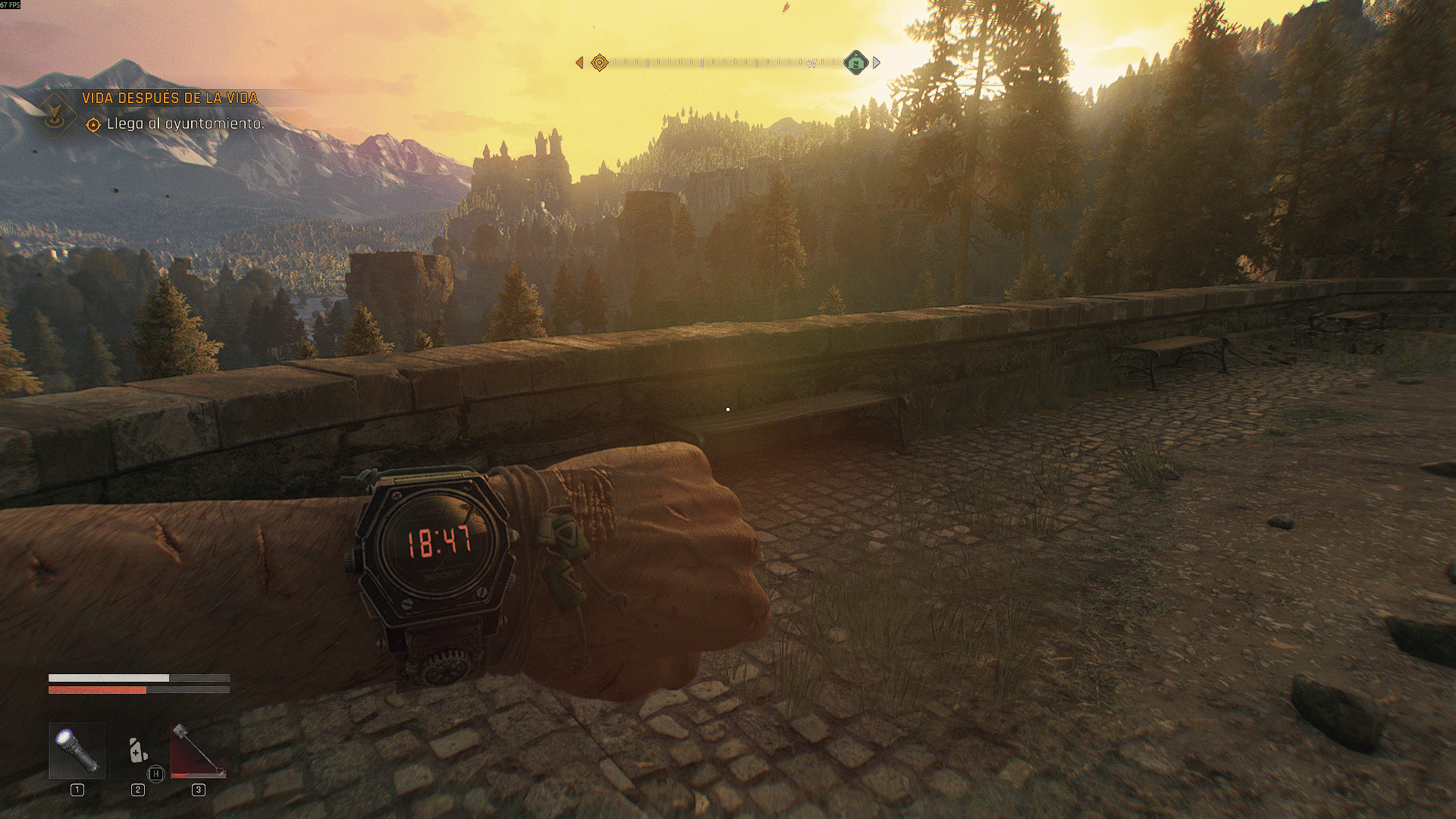Equip the shovel weapon slot

(x=198, y=751)
